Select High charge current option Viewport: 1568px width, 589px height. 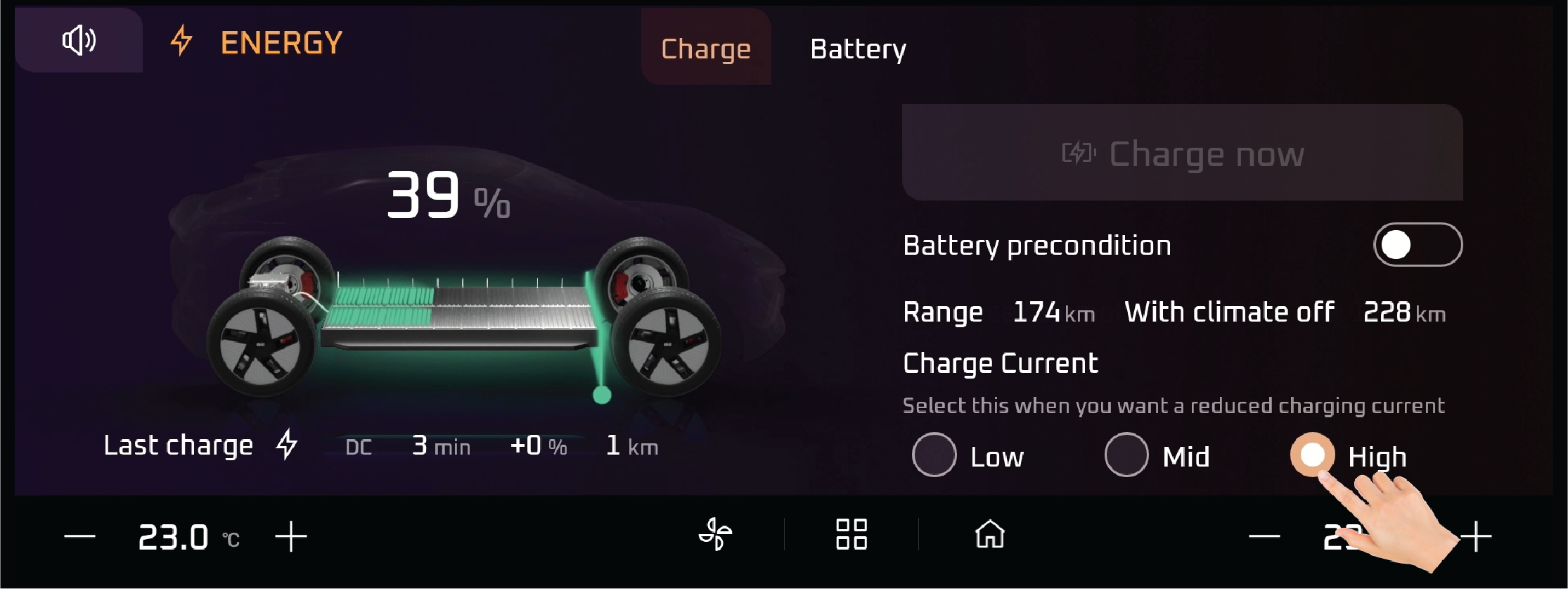click(x=1312, y=455)
